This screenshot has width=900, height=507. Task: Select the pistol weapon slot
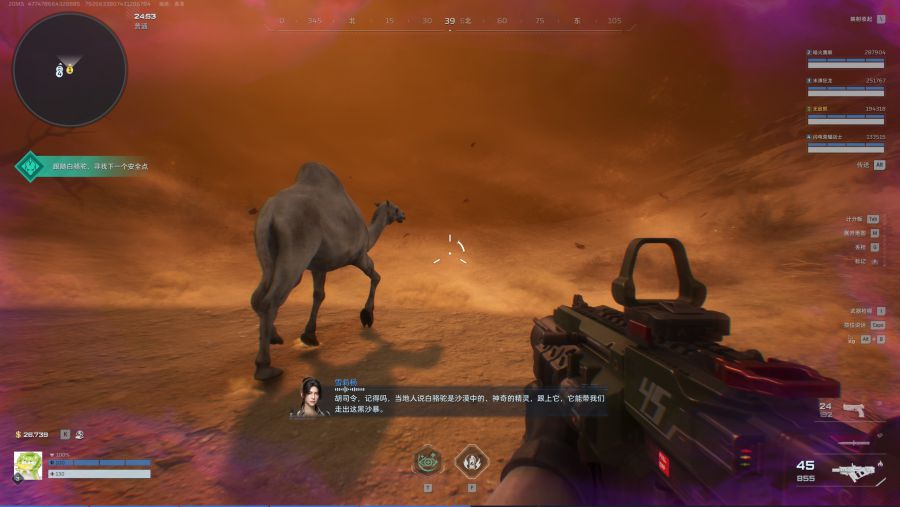[x=853, y=409]
